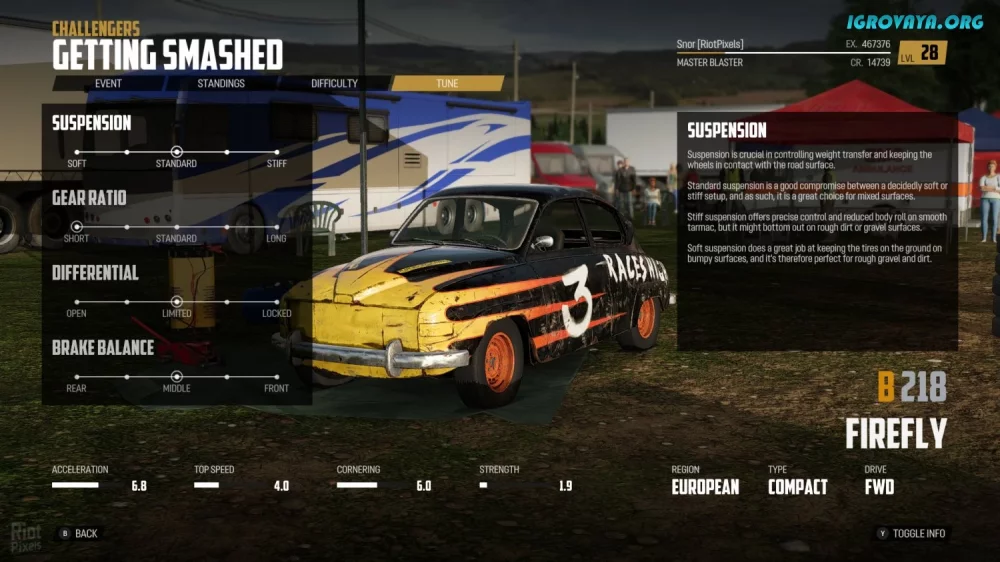
Task: Open the Standings tab
Action: point(221,83)
